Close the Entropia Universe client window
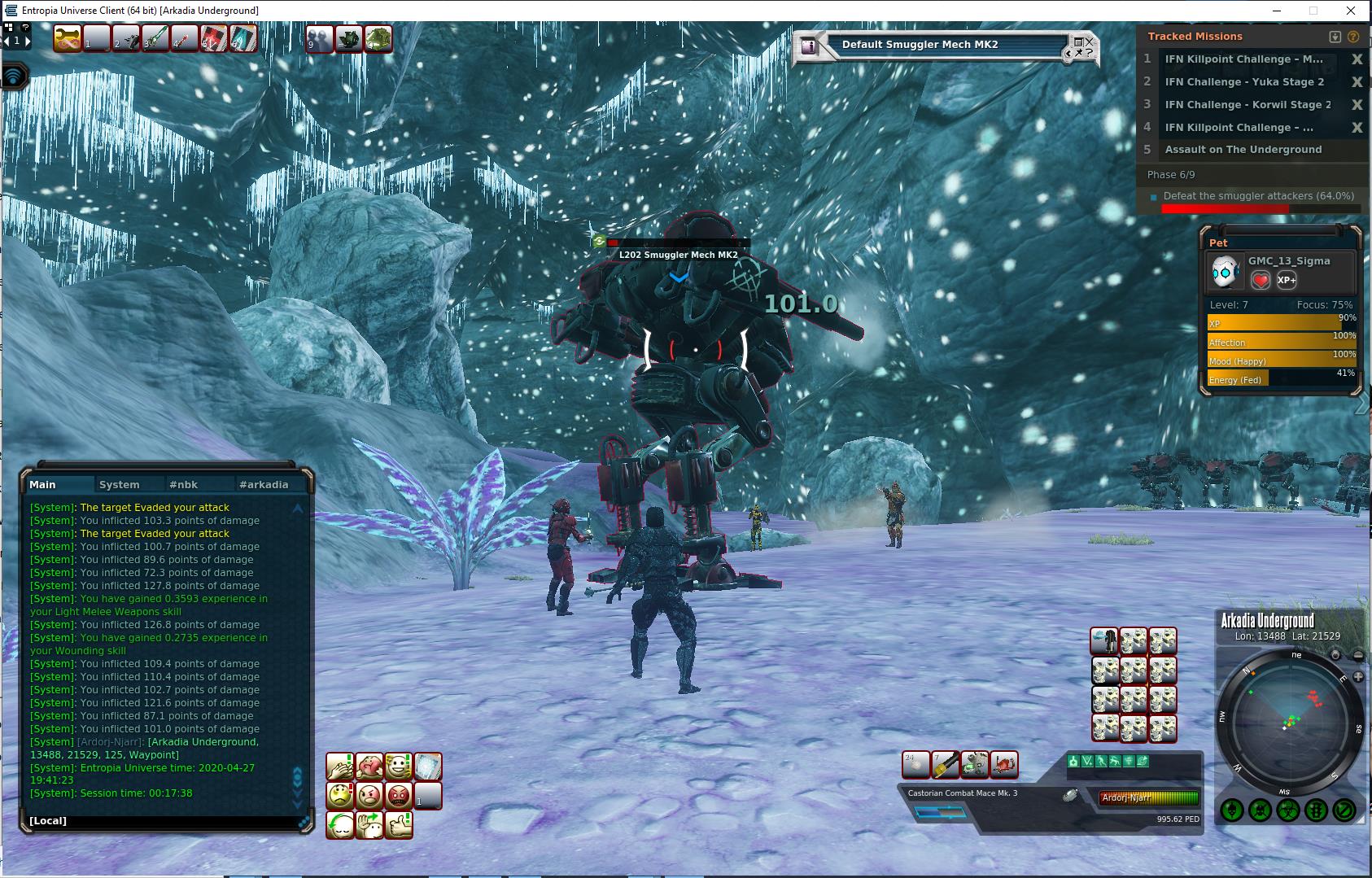Viewport: 1372px width, 878px height. (1352, 11)
